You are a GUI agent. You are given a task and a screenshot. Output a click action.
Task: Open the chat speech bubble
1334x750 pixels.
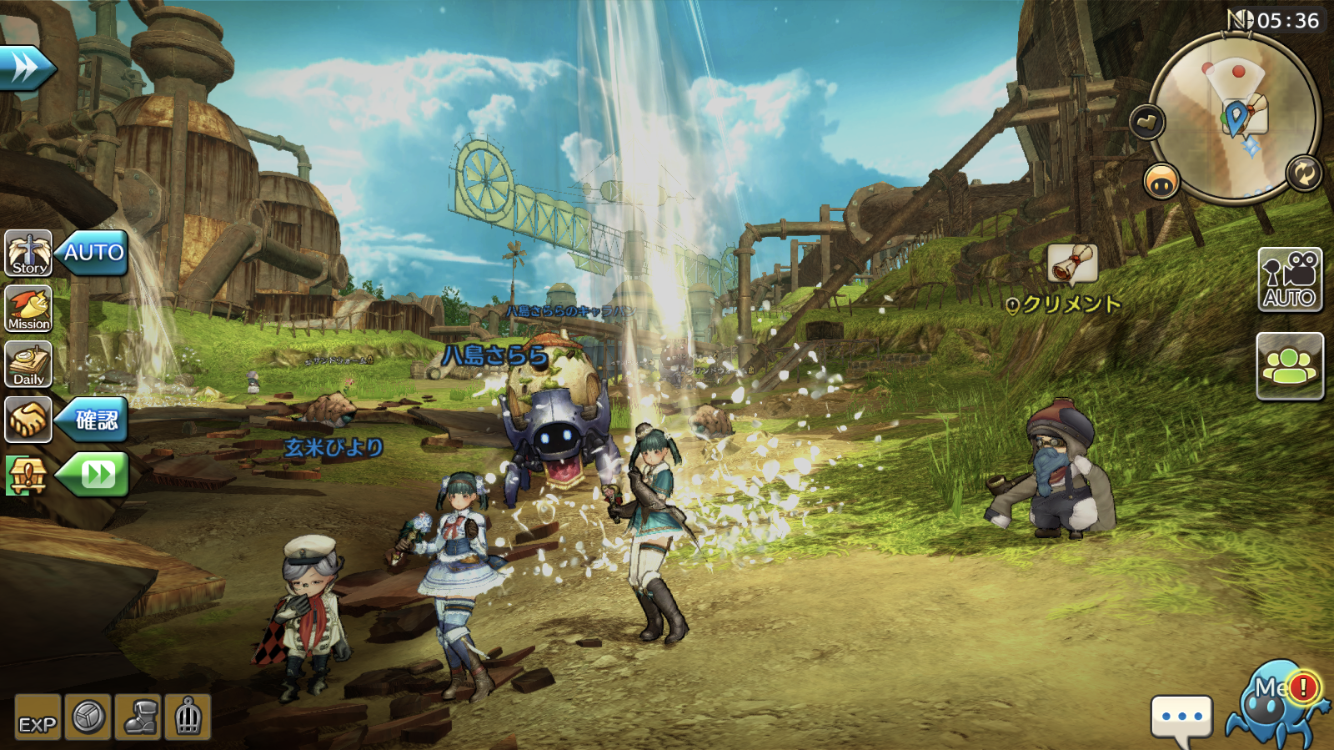click(x=1181, y=718)
